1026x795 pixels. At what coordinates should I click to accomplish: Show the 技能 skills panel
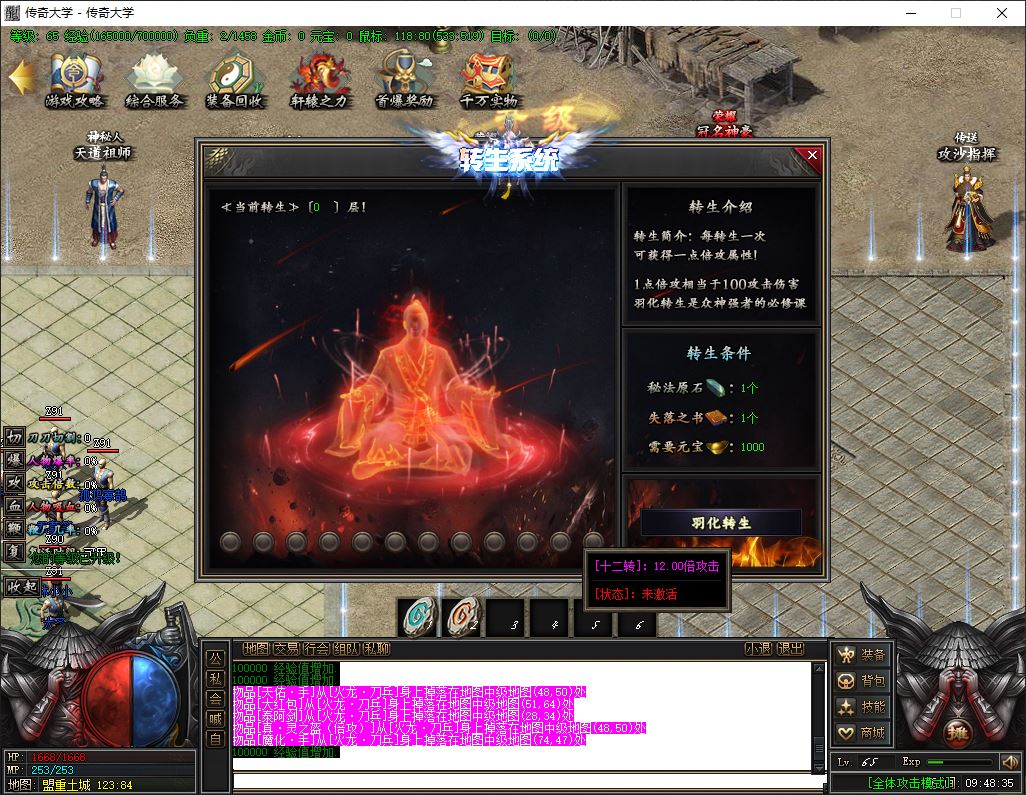coord(862,707)
